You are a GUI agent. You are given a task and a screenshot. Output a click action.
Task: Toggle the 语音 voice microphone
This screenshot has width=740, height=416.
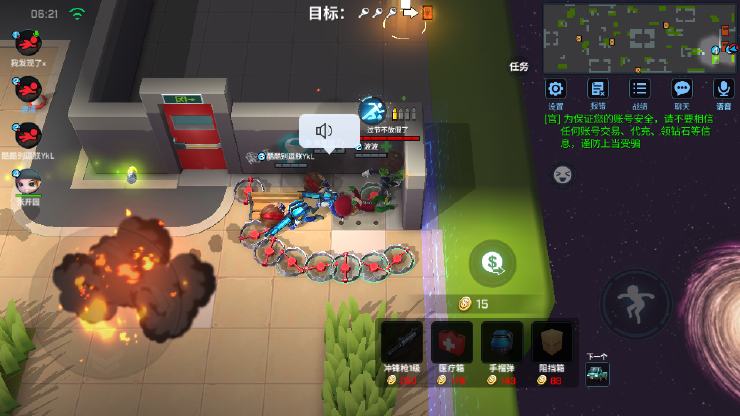pyautogui.click(x=723, y=89)
